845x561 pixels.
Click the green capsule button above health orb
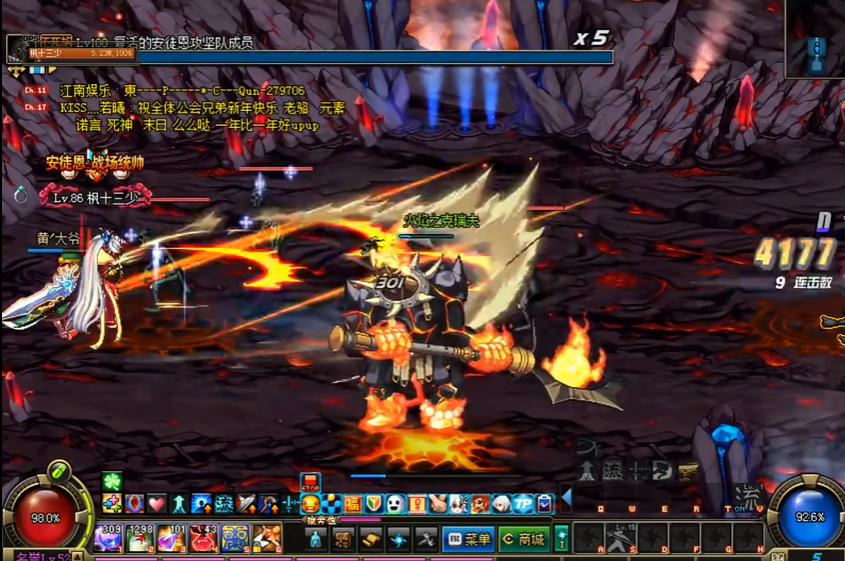(58, 470)
